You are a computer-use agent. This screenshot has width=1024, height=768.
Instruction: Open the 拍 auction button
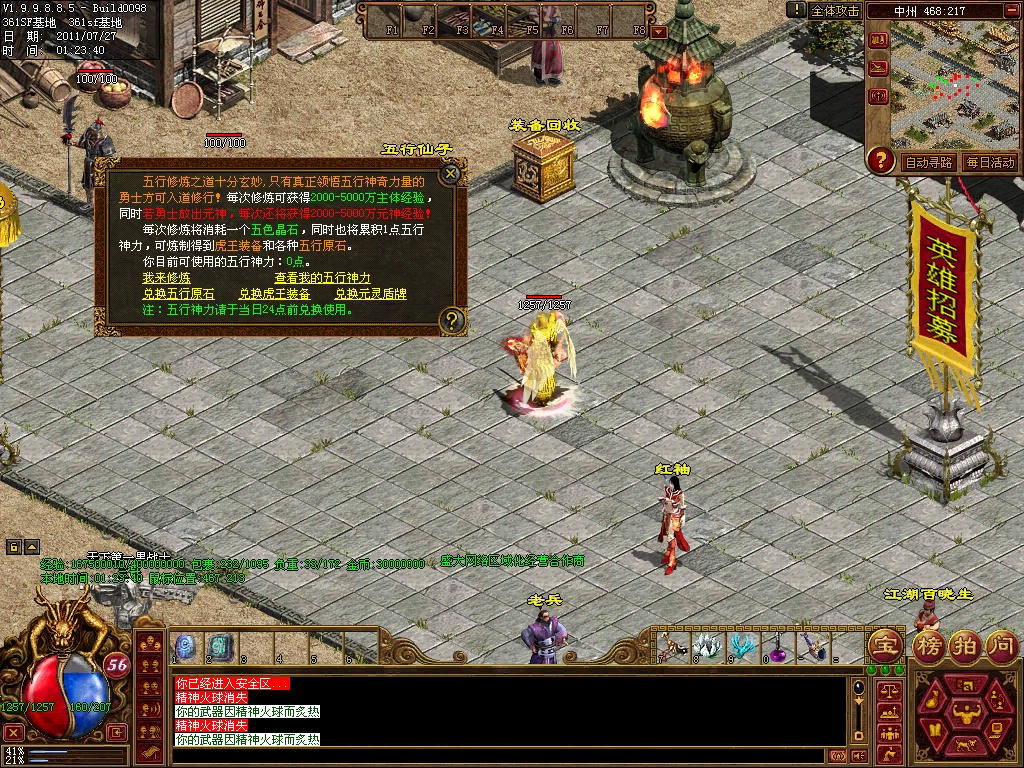tap(965, 645)
